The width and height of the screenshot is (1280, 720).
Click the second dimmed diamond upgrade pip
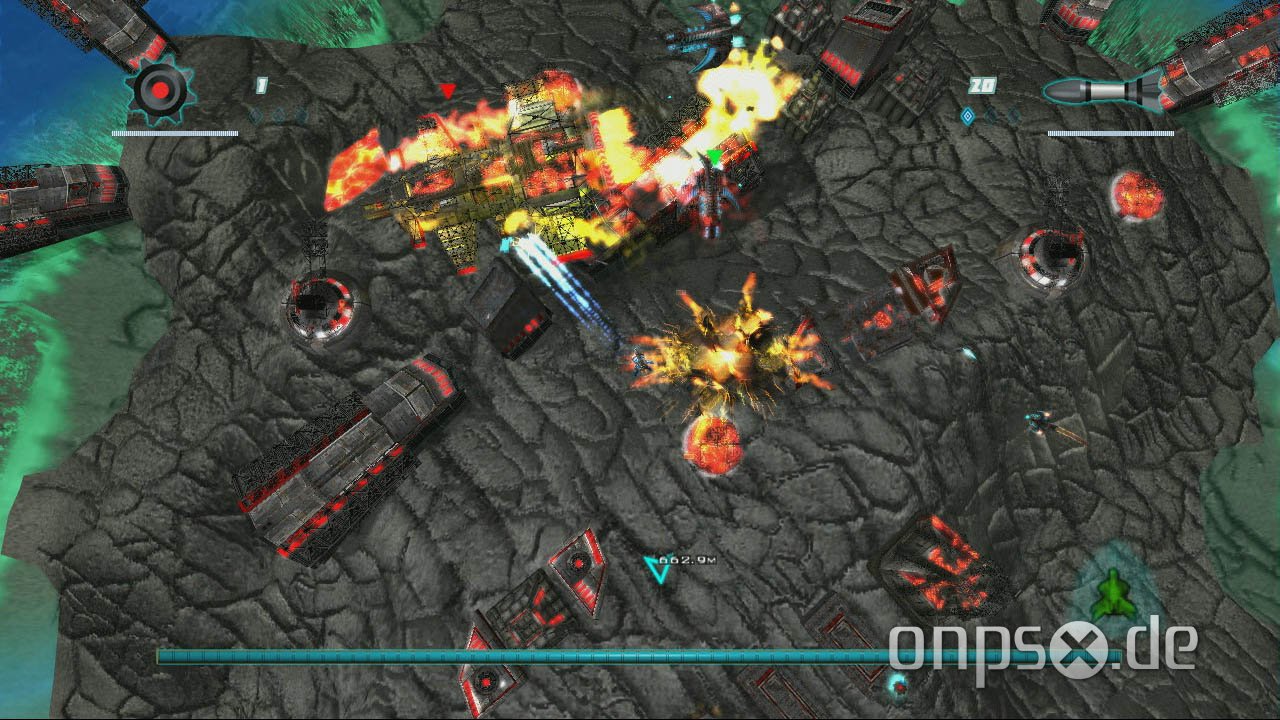point(1013,114)
